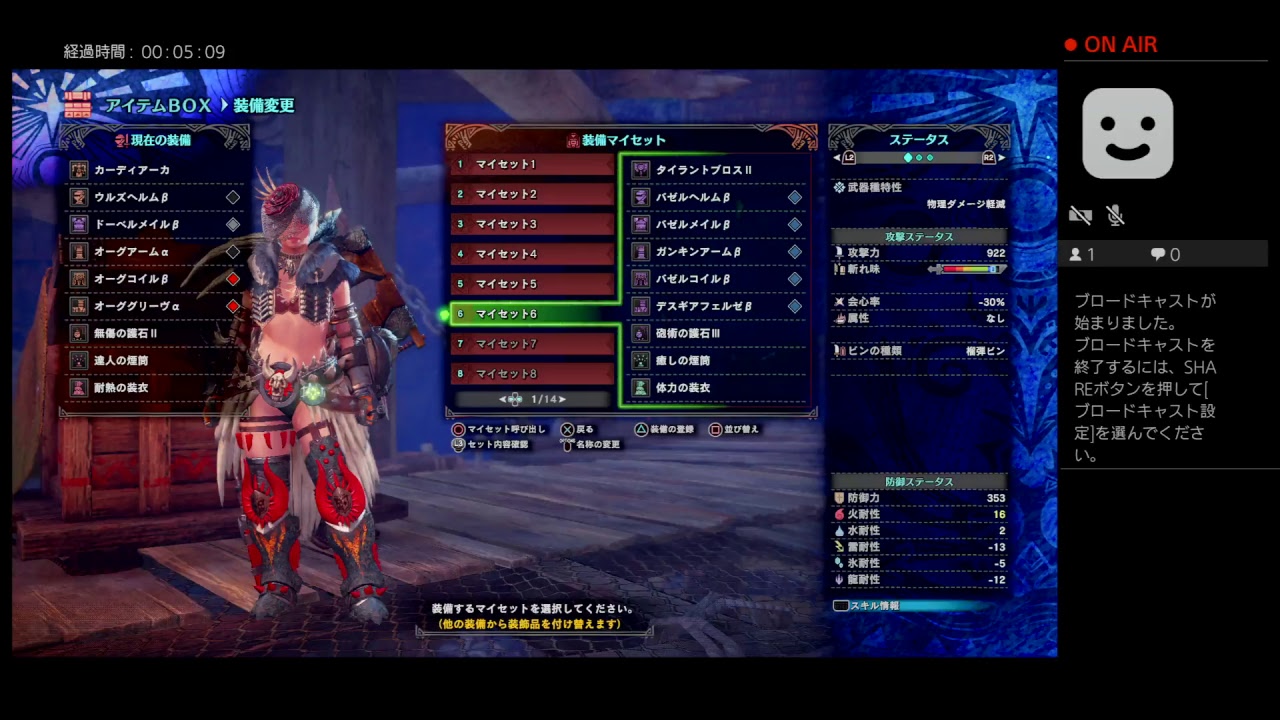Screen dimensions: 1280x720
Task: Select the カーディアーカ weapon icon
Action: 78,170
